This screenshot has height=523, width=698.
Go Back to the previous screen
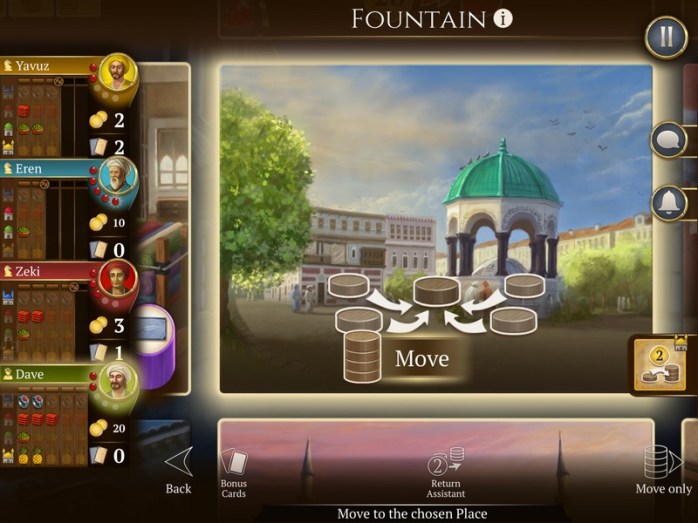[178, 469]
